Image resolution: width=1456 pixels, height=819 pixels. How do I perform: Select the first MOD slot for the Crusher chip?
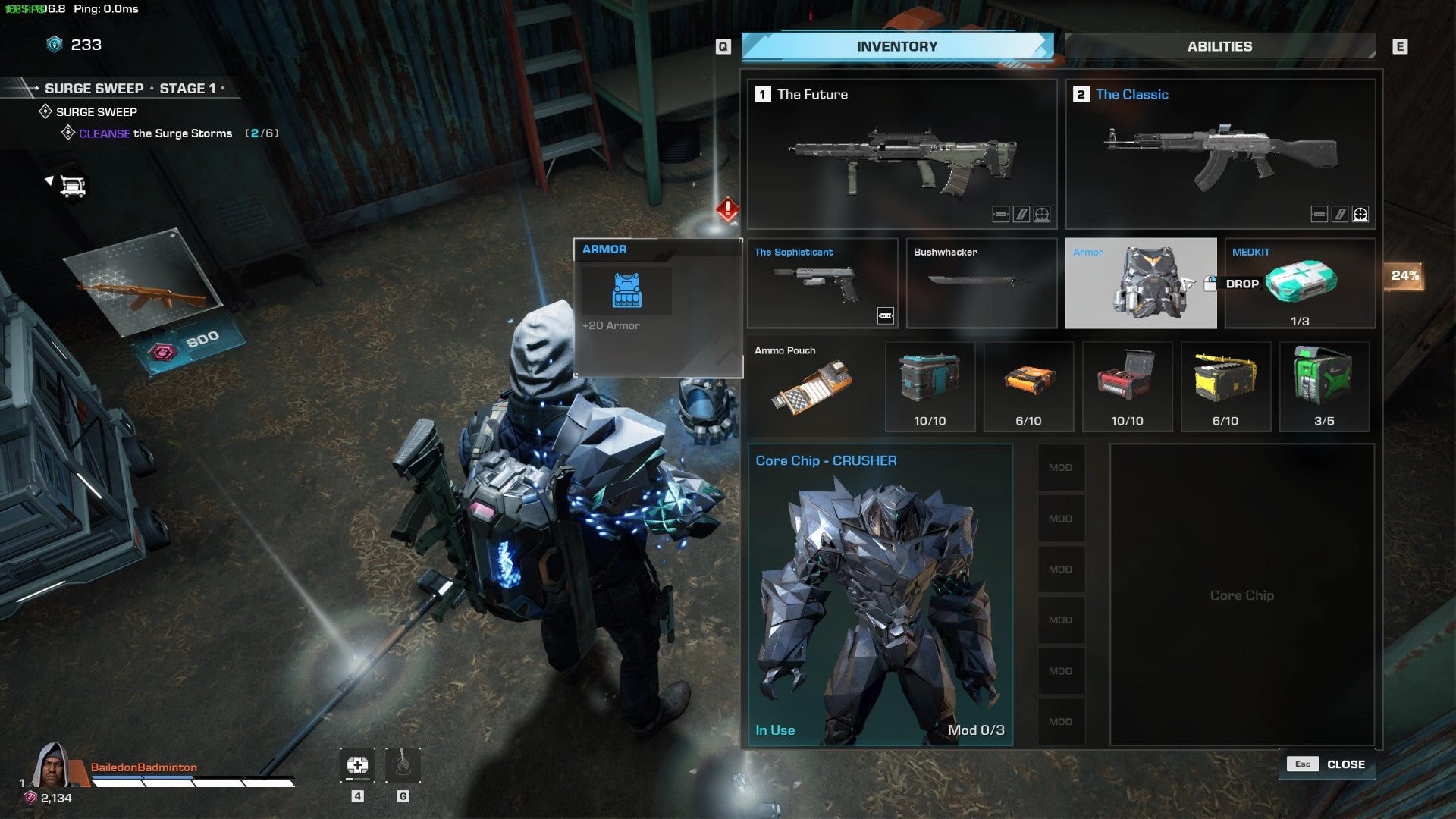(1061, 467)
